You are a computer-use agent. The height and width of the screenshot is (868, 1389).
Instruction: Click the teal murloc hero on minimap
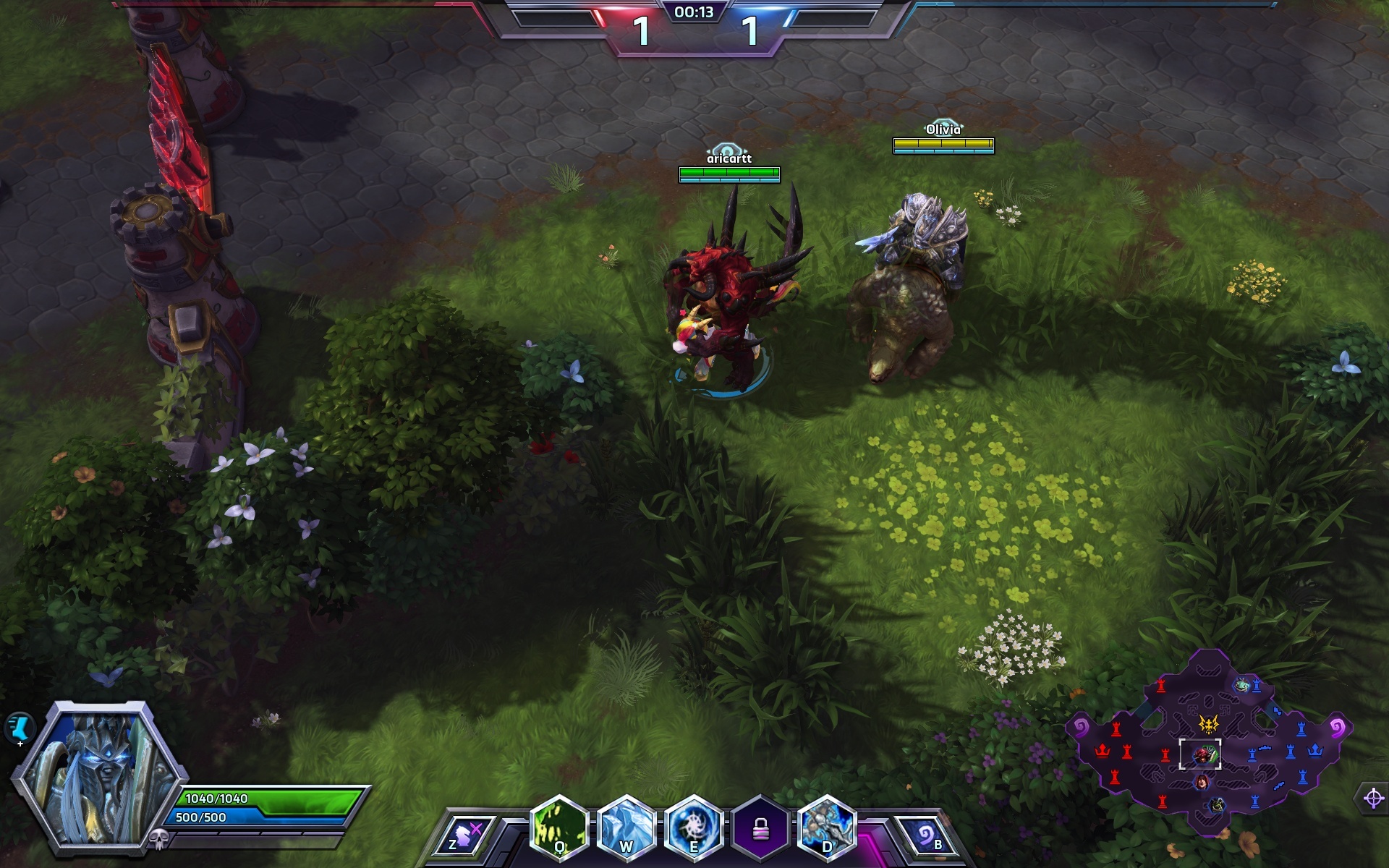[x=1242, y=684]
